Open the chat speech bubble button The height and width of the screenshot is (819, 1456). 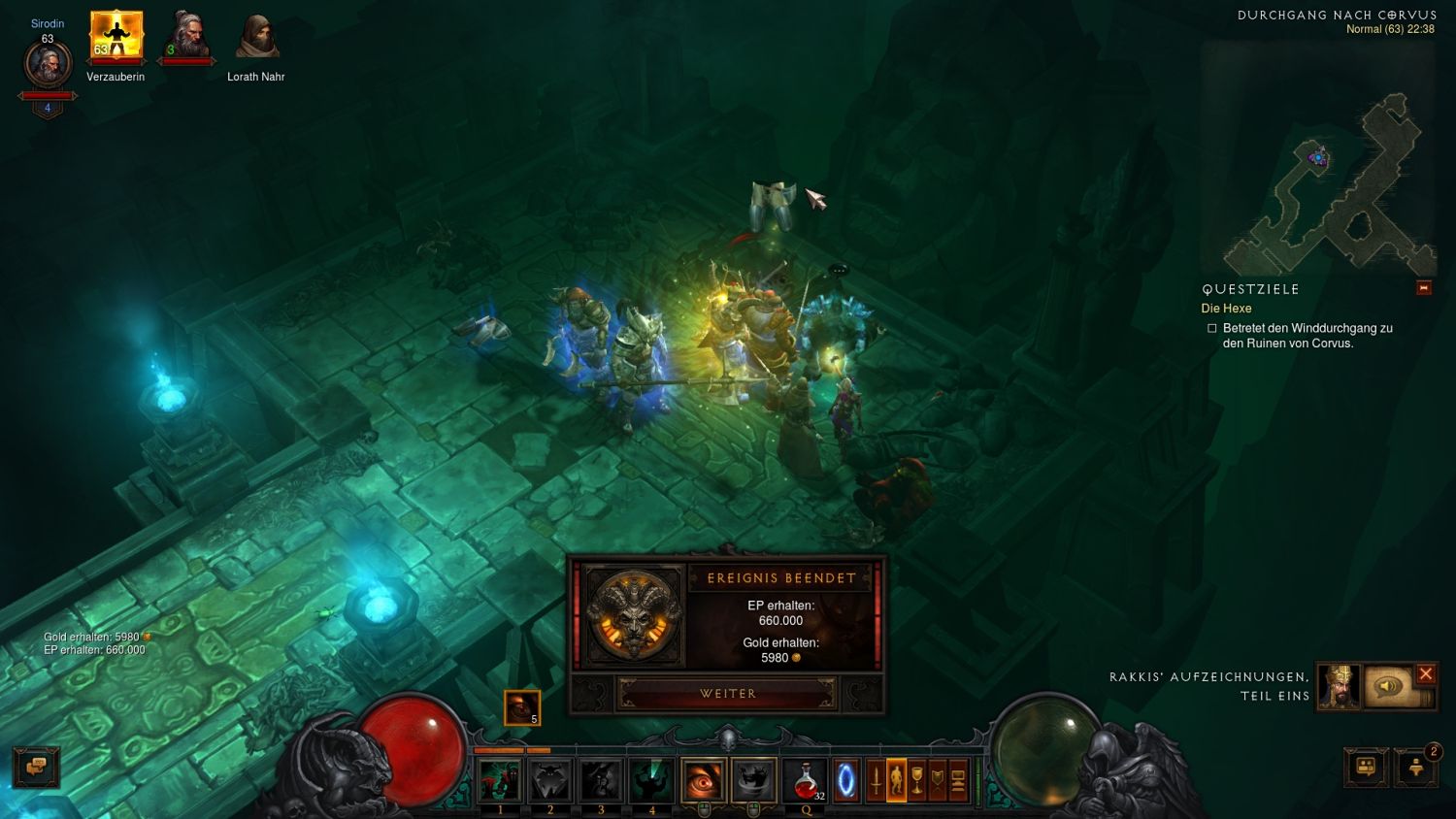36,767
